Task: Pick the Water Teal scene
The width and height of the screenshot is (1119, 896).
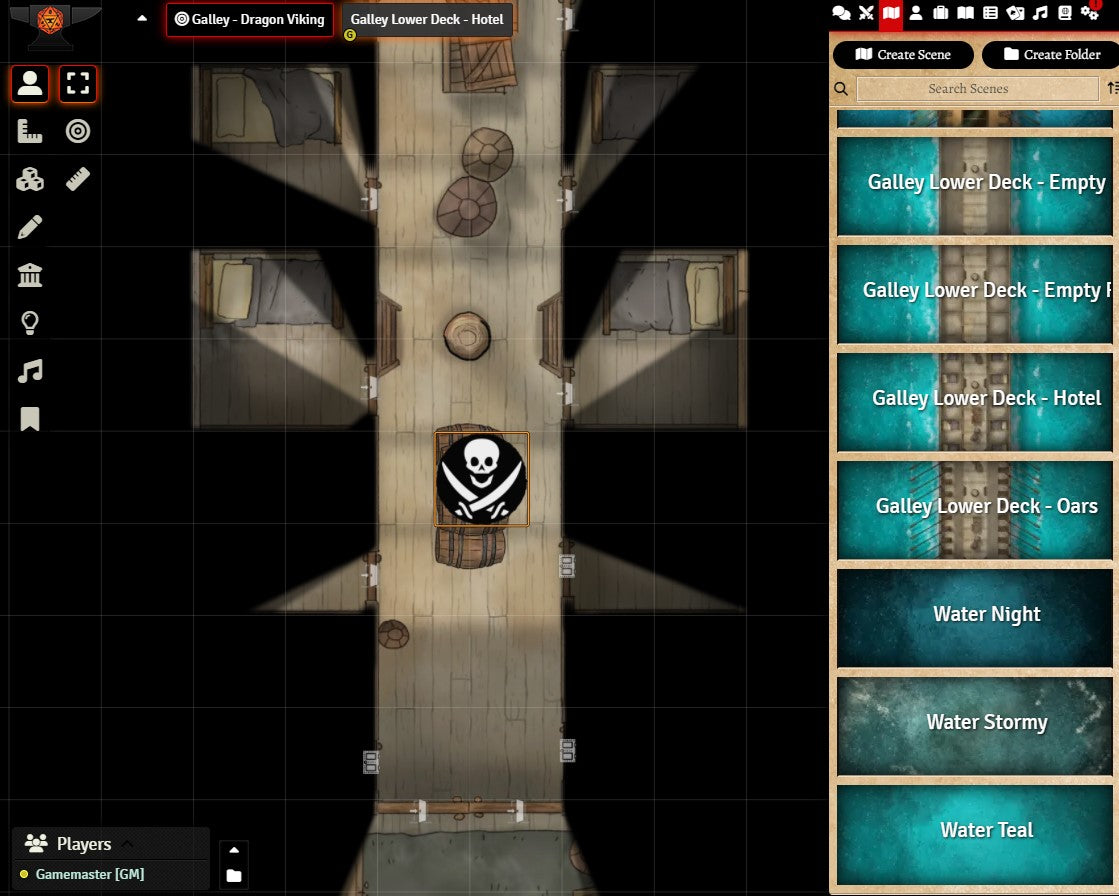Action: click(x=975, y=830)
